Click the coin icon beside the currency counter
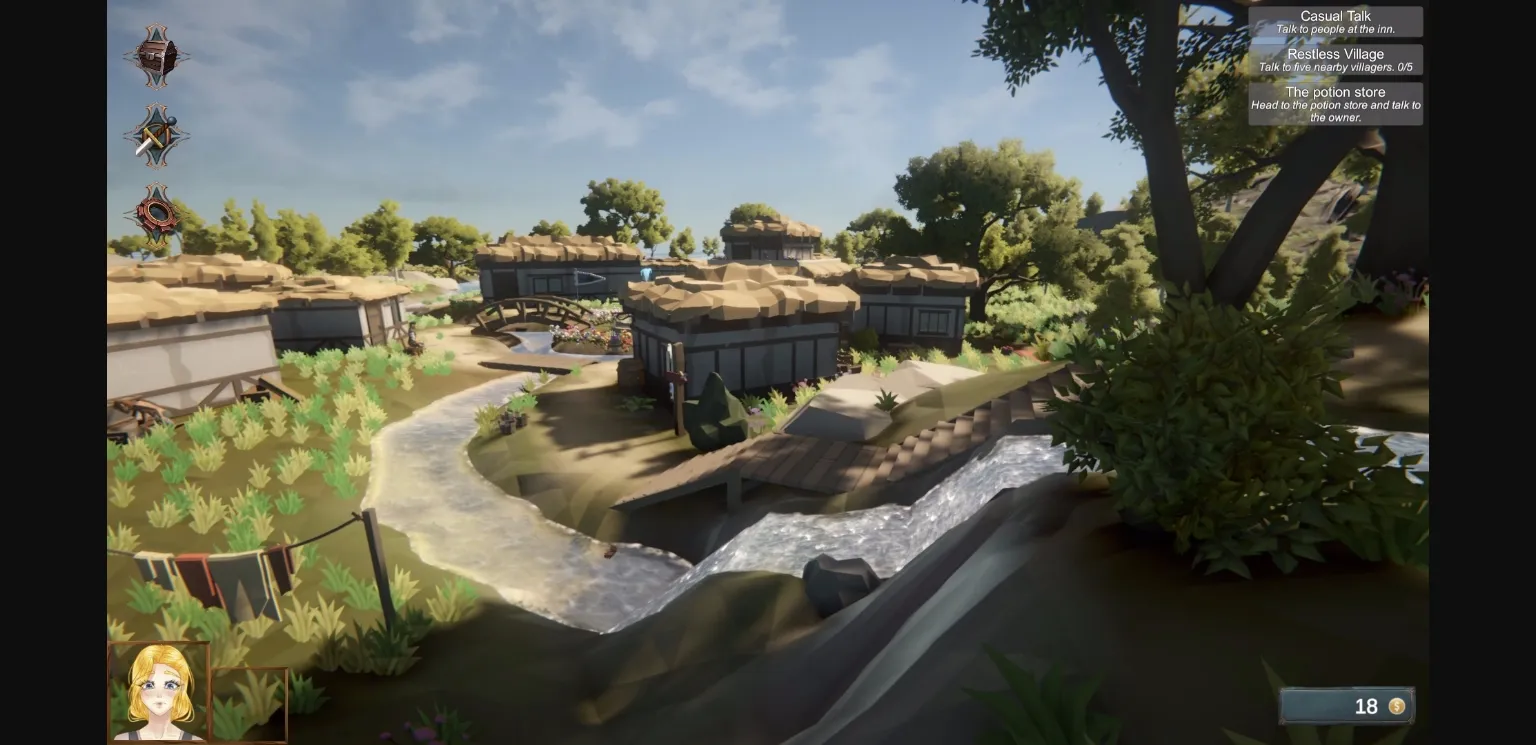The height and width of the screenshot is (745, 1536). tap(1398, 707)
